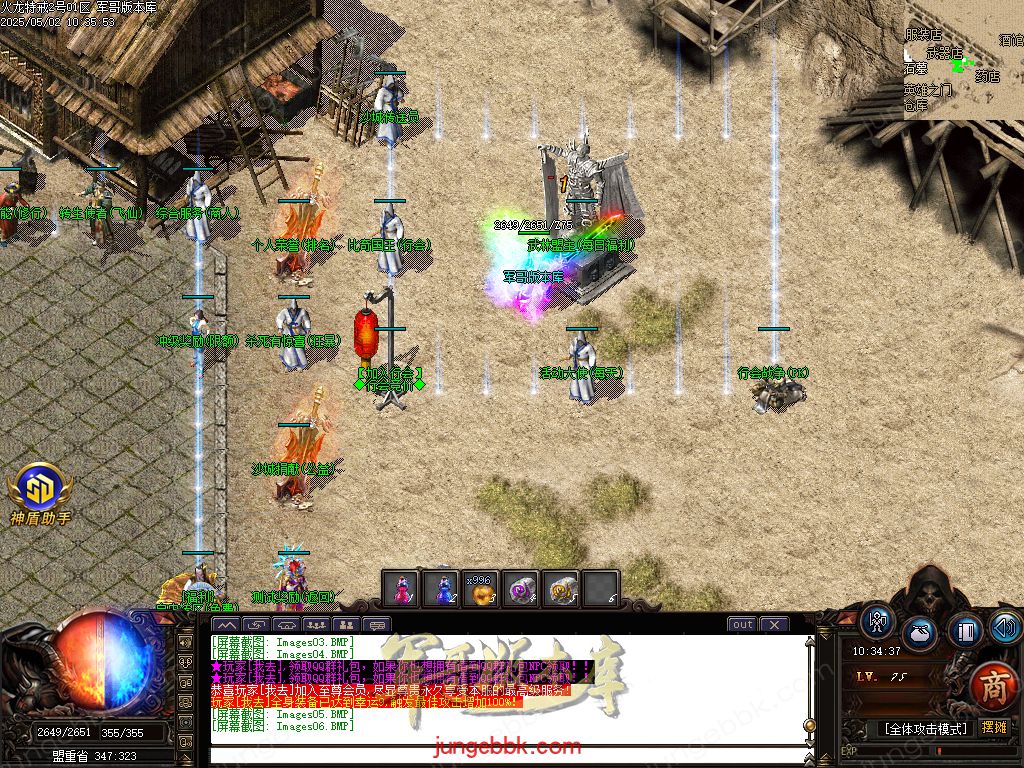Viewport: 1024px width, 768px height.
Task: Click the 摆摊 stall button
Action: [994, 727]
